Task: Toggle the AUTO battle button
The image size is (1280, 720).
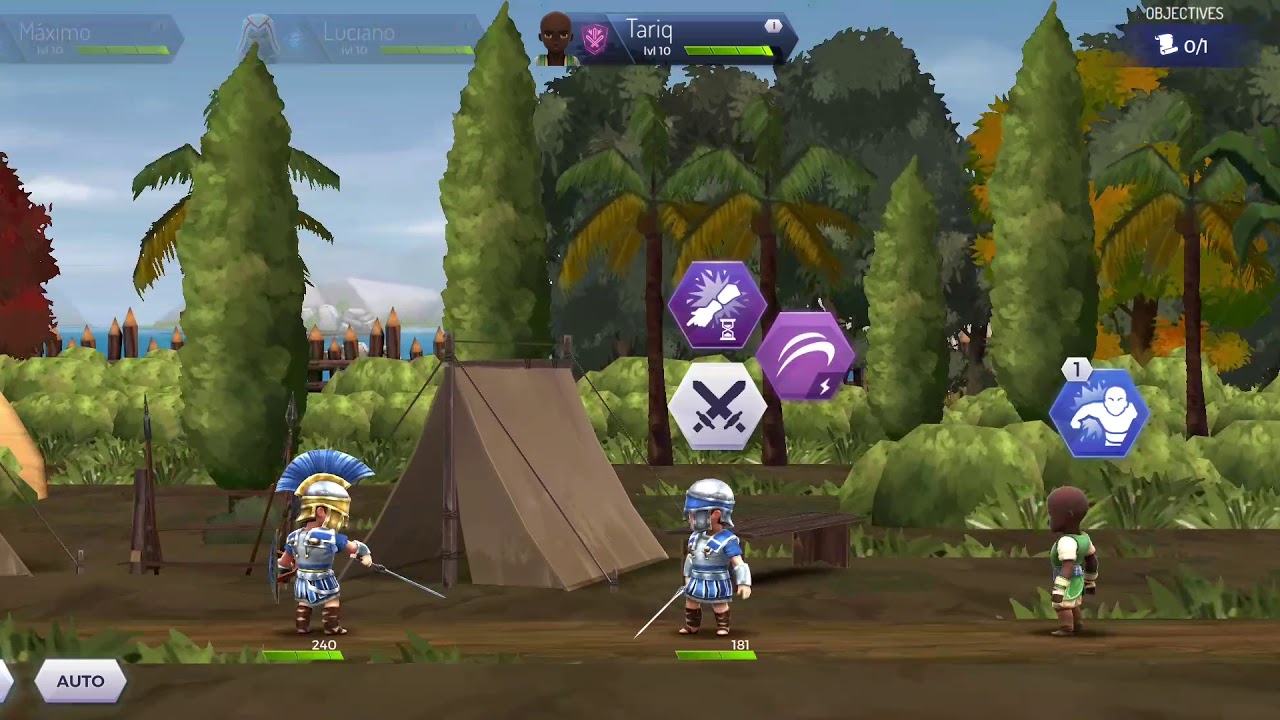Action: (80, 681)
